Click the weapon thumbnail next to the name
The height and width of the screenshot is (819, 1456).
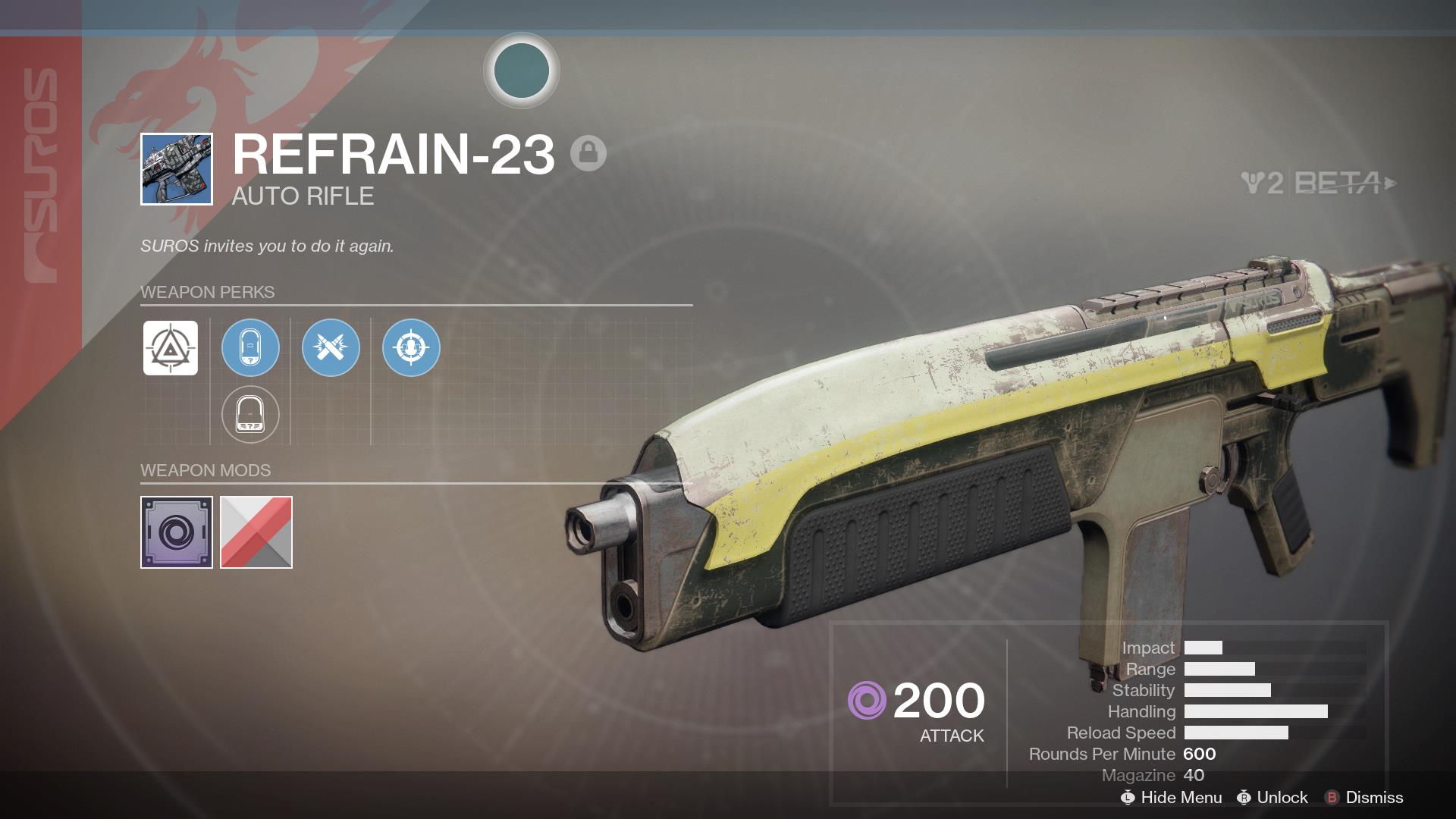click(x=175, y=168)
